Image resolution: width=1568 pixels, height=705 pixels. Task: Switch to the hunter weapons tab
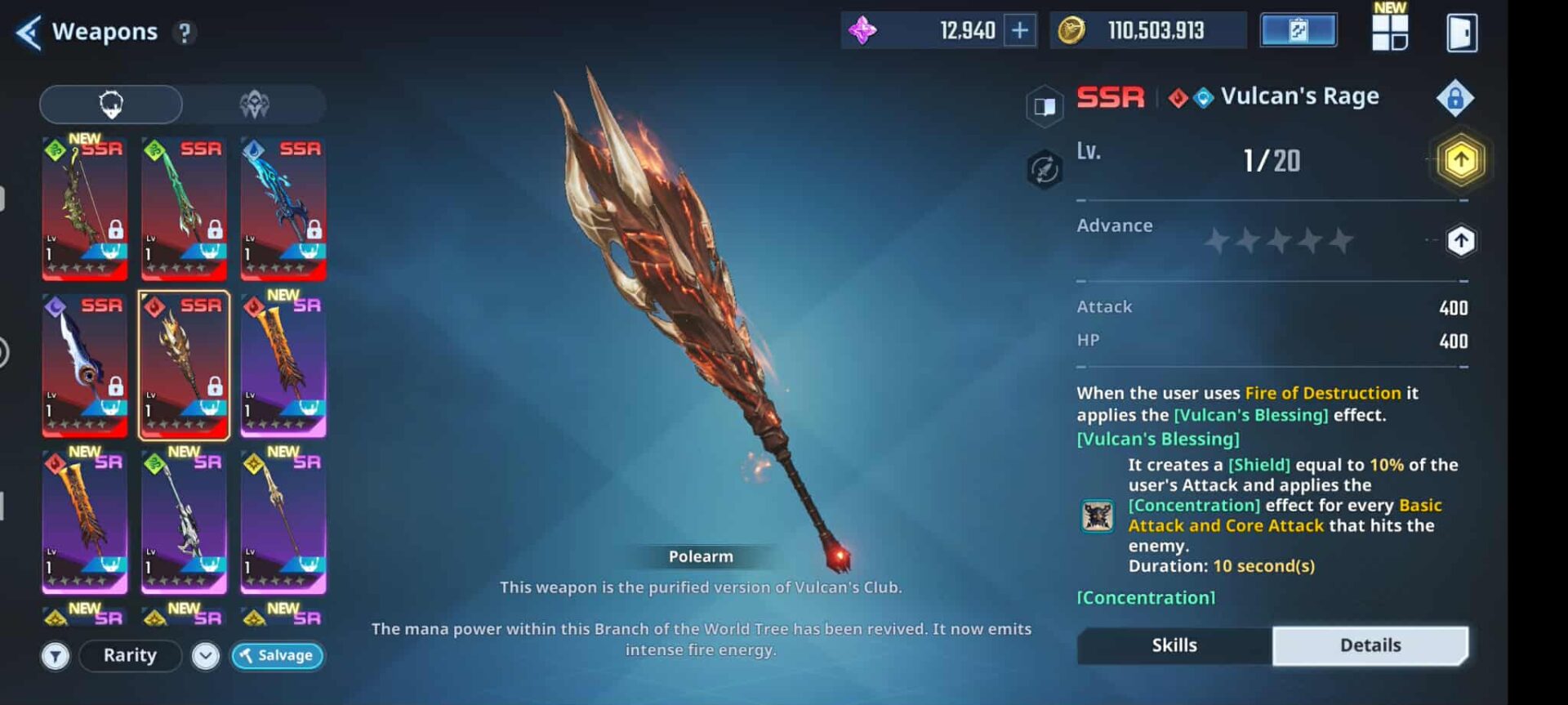[254, 105]
